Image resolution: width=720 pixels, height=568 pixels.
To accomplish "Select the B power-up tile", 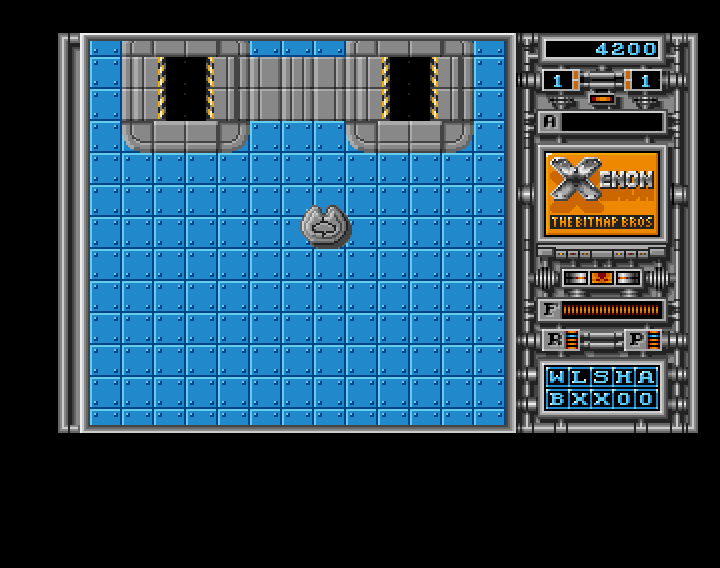I will 556,399.
